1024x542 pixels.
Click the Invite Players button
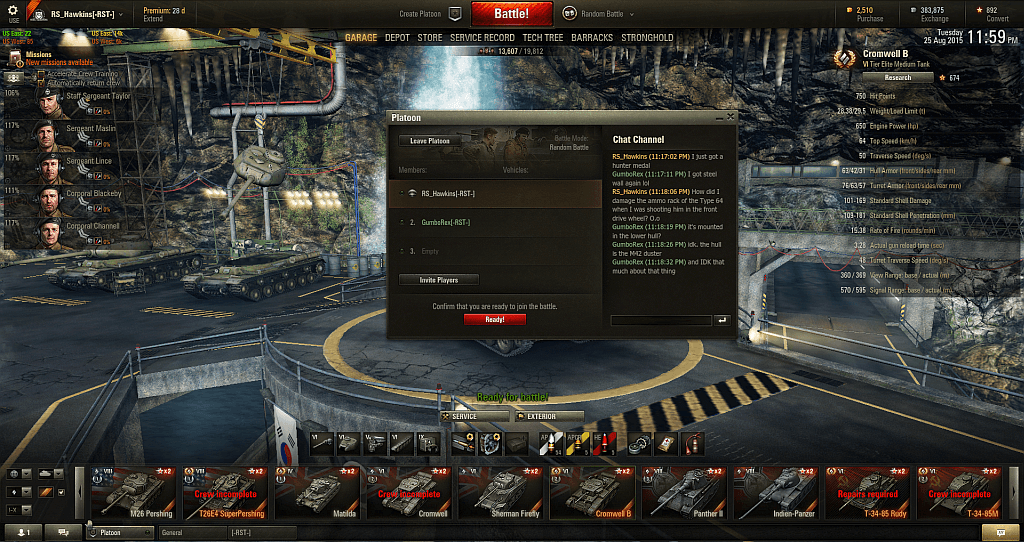pyautogui.click(x=439, y=280)
